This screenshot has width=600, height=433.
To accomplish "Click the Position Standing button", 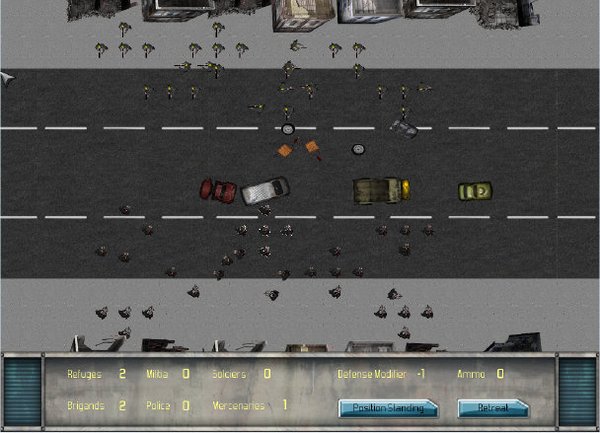I will 388,407.
